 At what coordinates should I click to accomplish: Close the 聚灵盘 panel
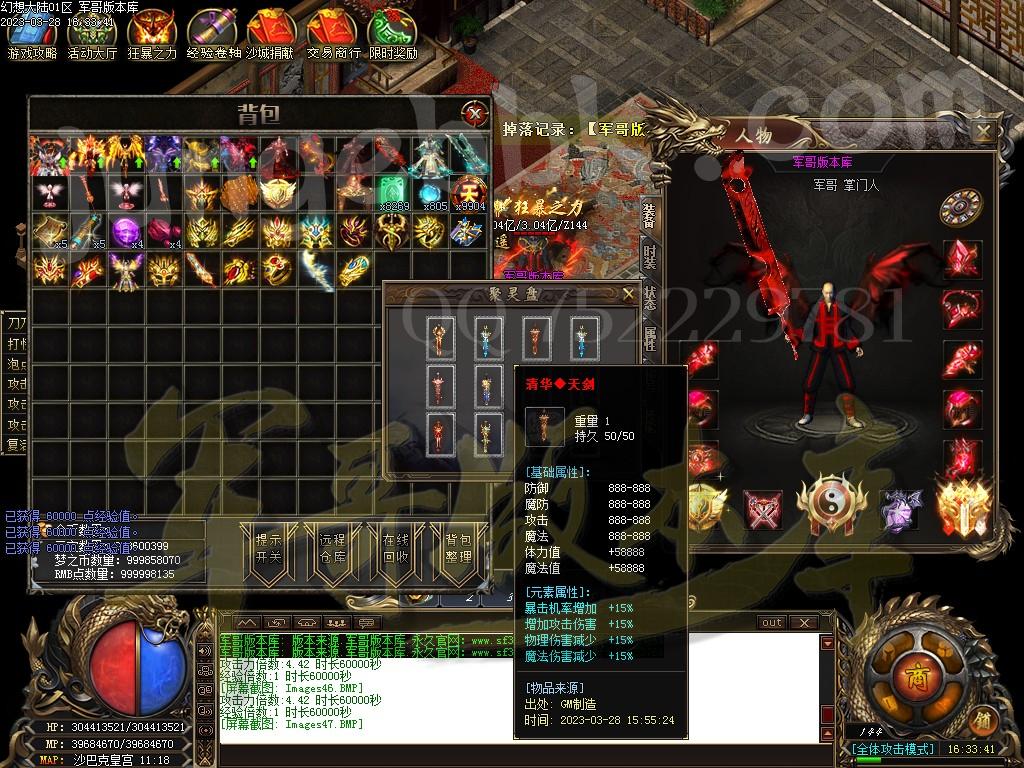click(628, 294)
